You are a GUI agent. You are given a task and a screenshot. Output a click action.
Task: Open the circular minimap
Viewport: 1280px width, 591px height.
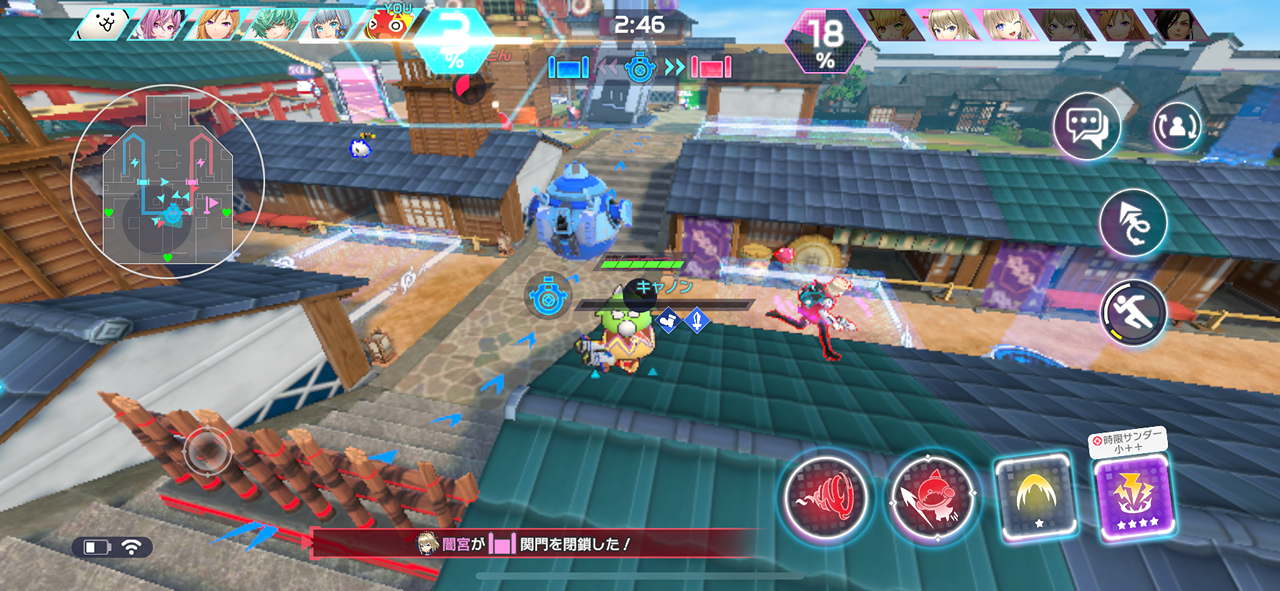tap(168, 181)
